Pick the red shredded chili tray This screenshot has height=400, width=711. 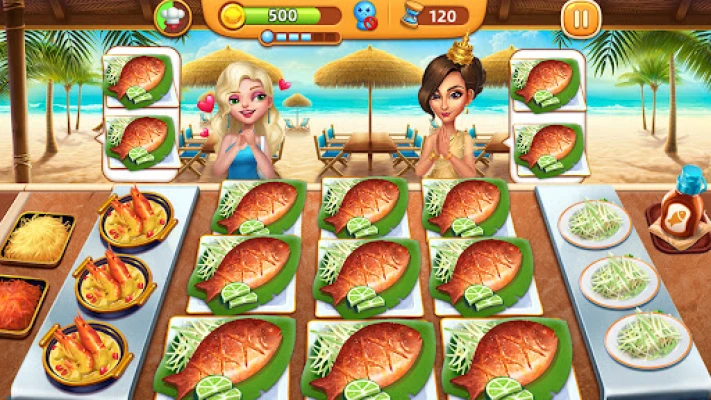click(x=22, y=303)
